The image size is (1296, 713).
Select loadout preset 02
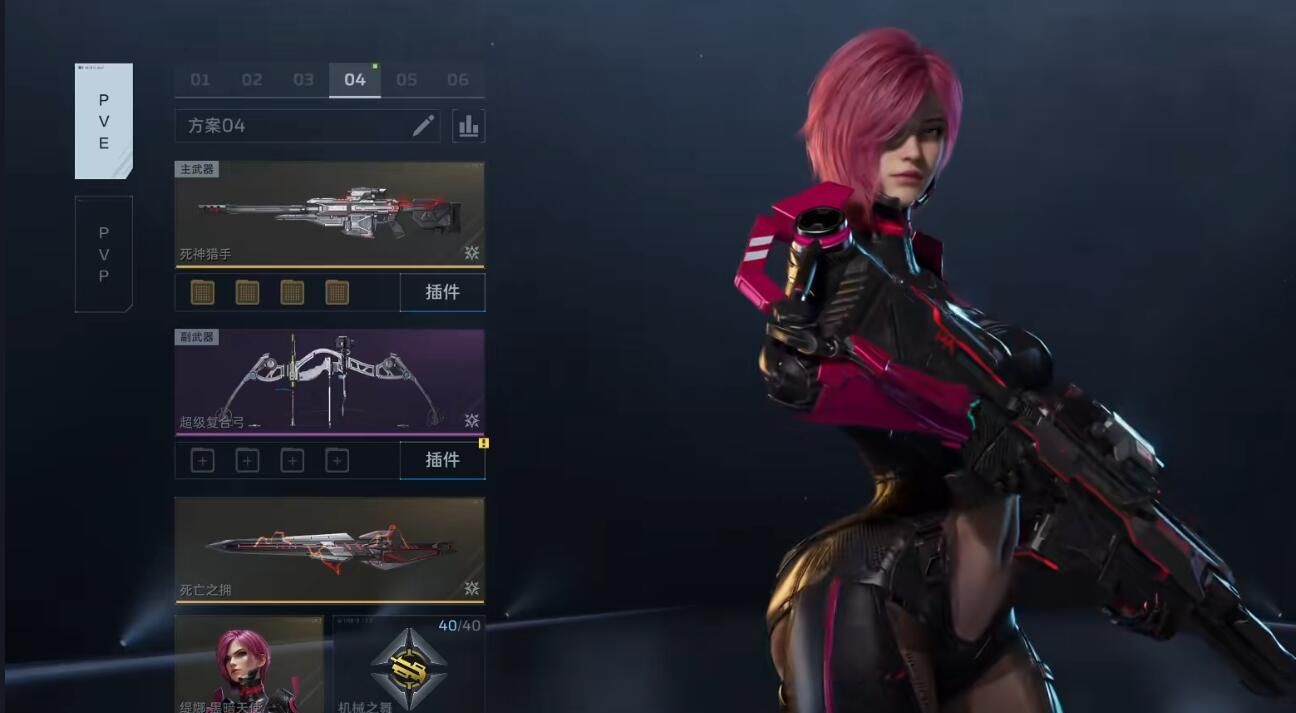coord(252,80)
